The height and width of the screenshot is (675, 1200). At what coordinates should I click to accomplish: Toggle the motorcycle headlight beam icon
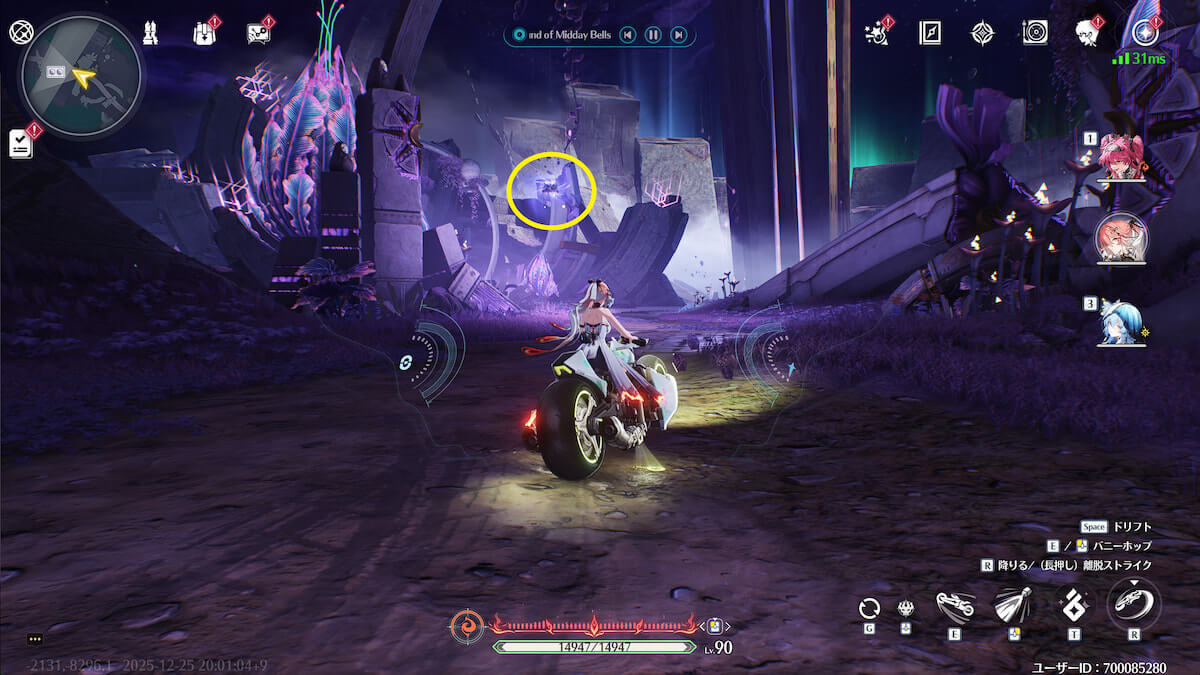tap(1013, 603)
